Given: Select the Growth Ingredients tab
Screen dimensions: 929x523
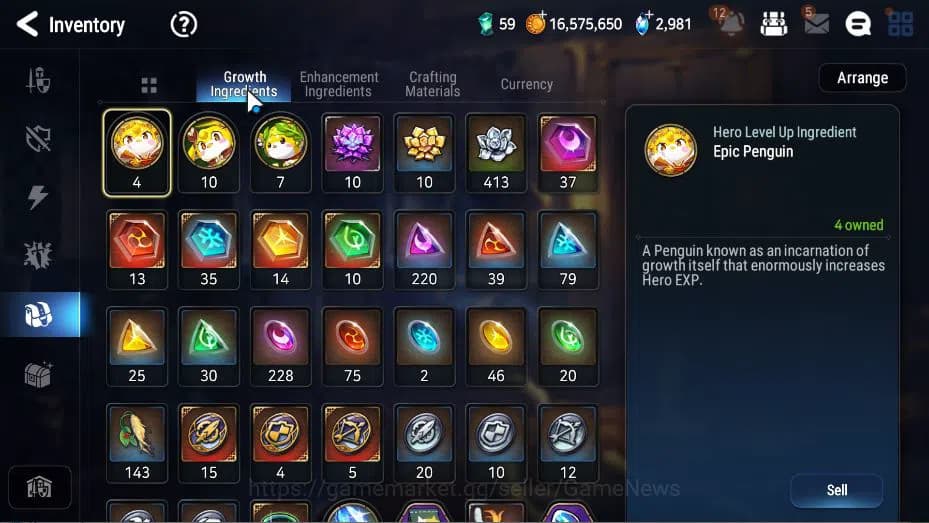Looking at the screenshot, I should point(244,84).
